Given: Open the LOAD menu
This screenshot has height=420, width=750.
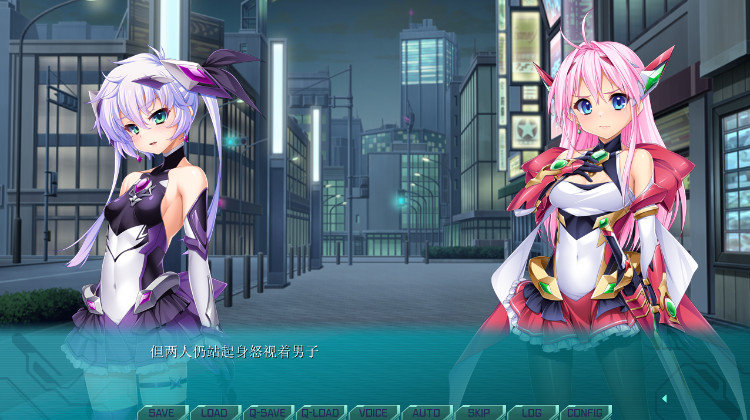Looking at the screenshot, I should click(x=214, y=412).
